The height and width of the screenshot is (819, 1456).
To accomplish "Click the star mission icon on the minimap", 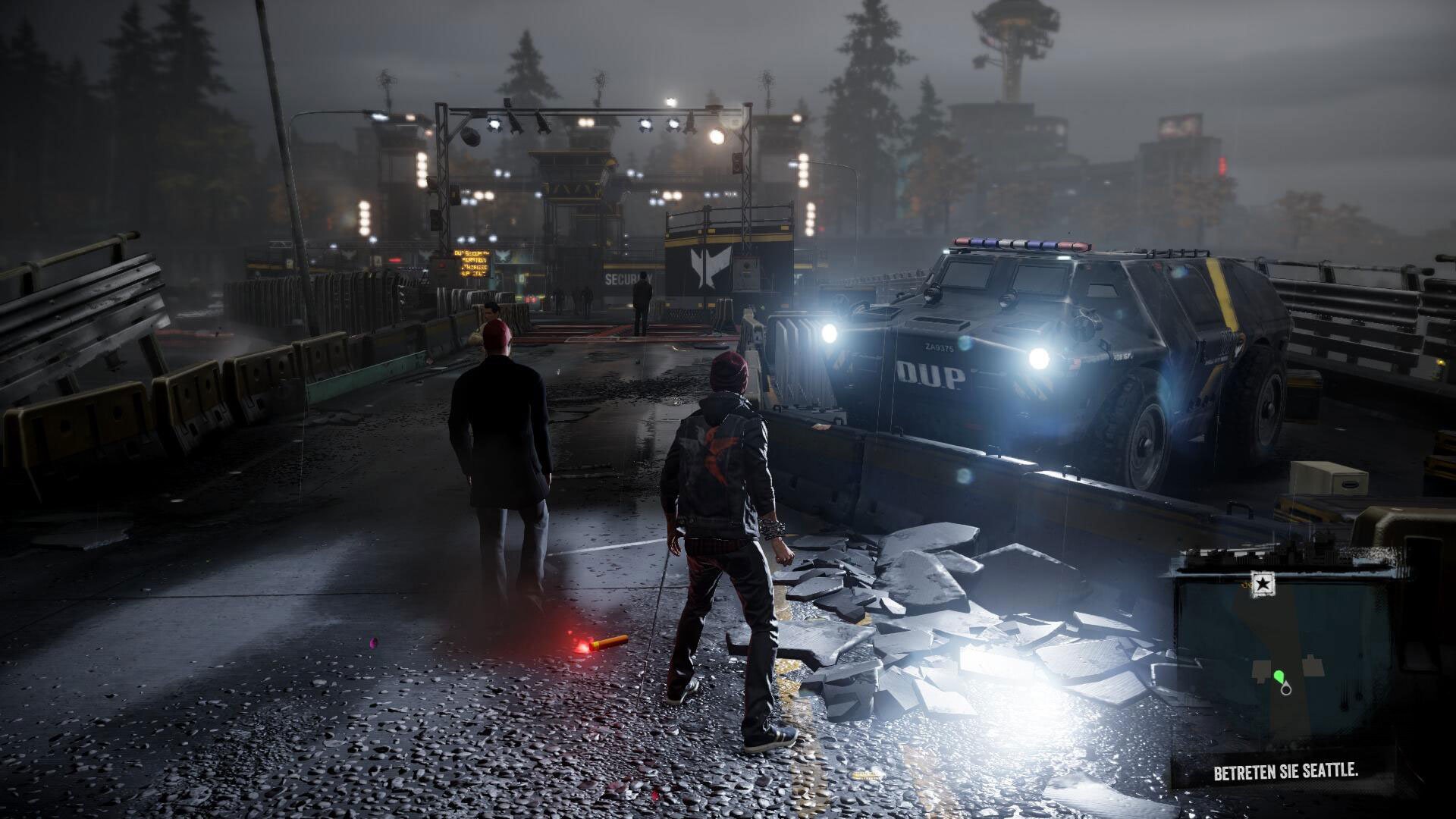I will 1263,583.
